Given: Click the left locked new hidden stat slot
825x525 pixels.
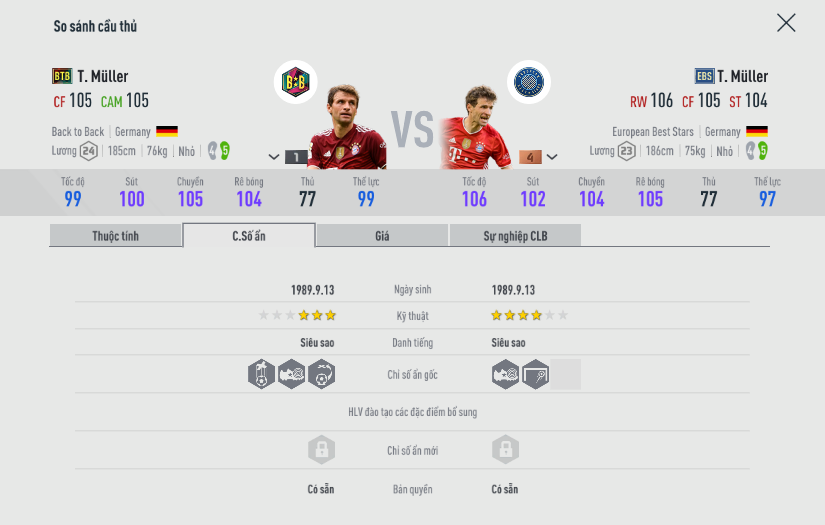Looking at the screenshot, I should pos(320,450).
